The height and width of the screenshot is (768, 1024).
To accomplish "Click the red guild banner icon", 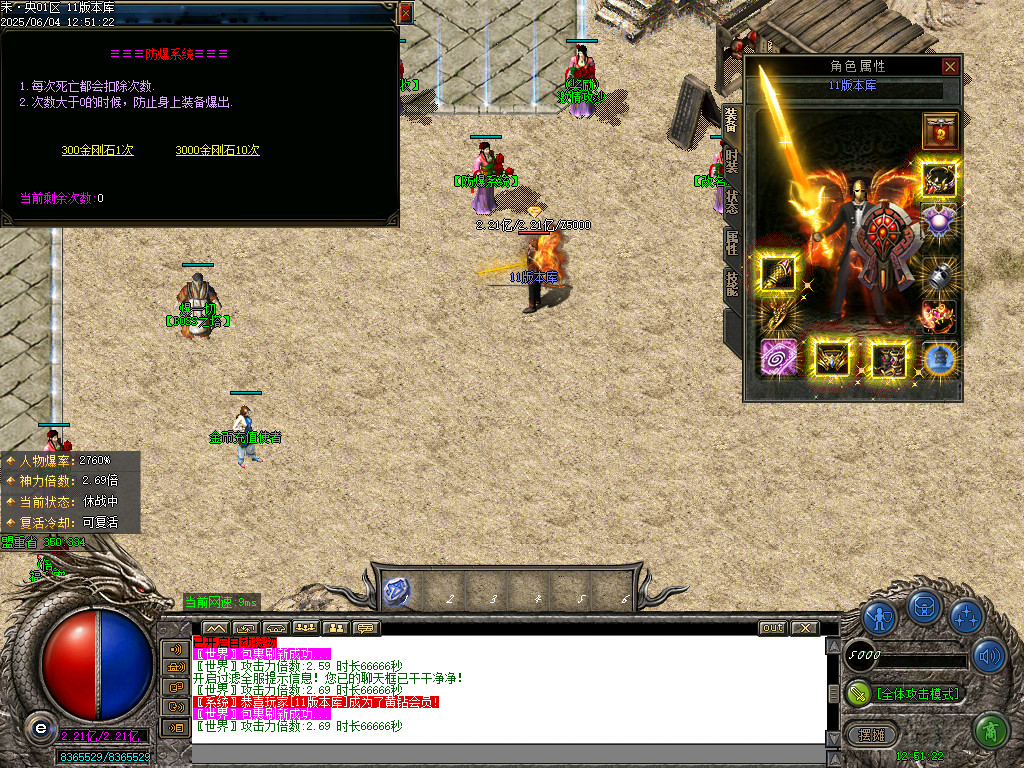I will click(939, 129).
